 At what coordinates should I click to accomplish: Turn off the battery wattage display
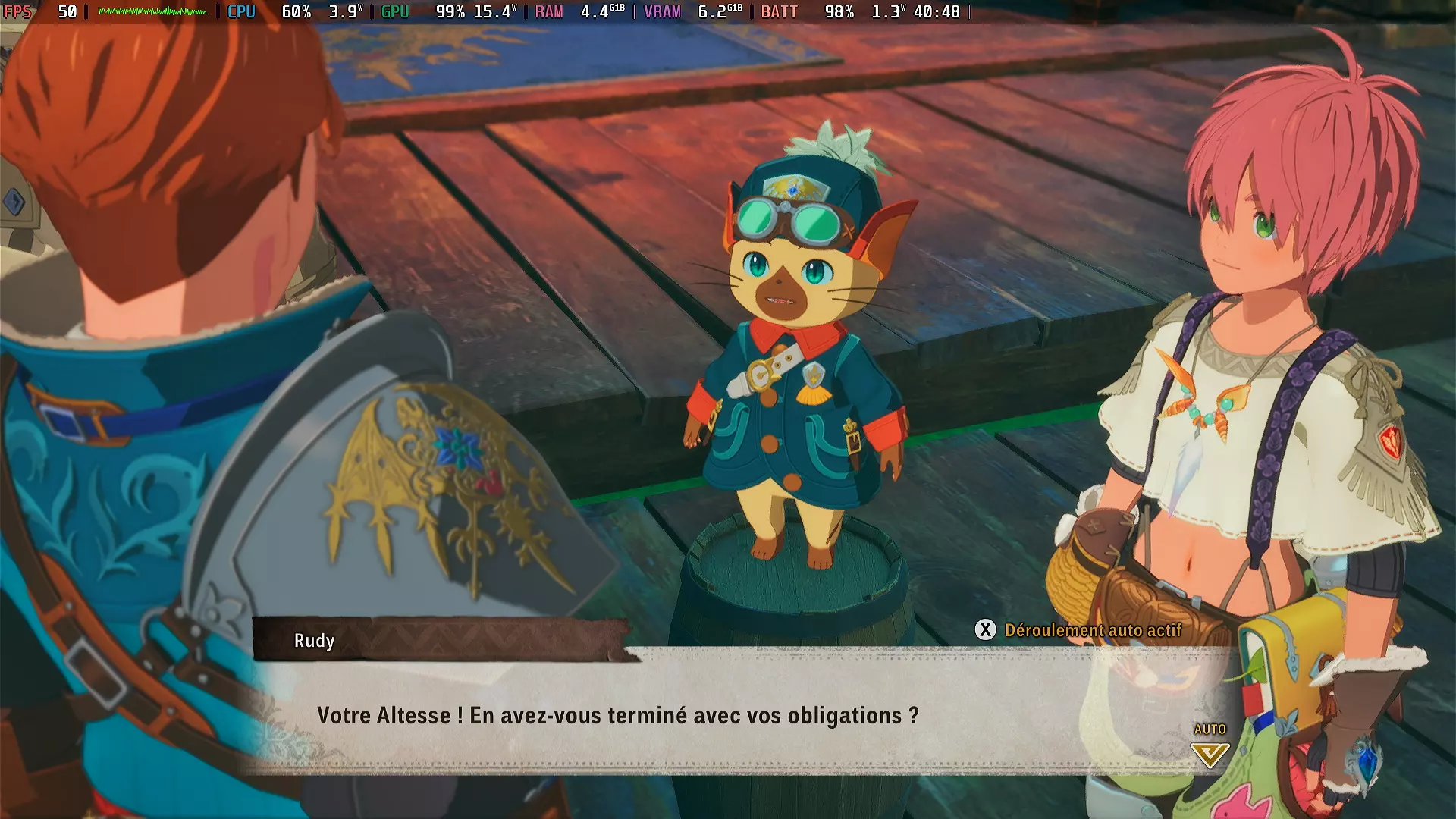point(890,12)
